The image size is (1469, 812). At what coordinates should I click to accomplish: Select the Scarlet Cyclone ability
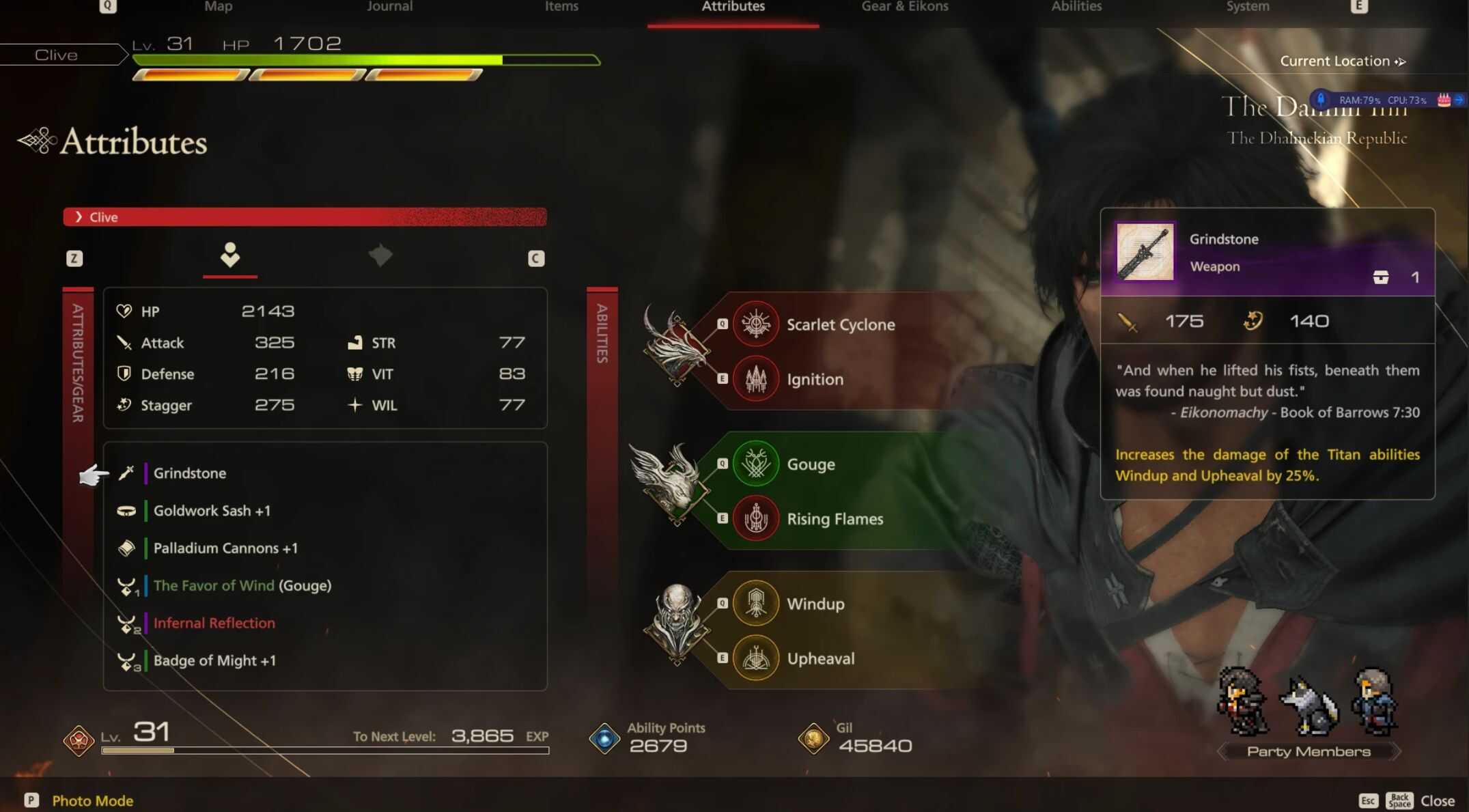[x=840, y=325]
